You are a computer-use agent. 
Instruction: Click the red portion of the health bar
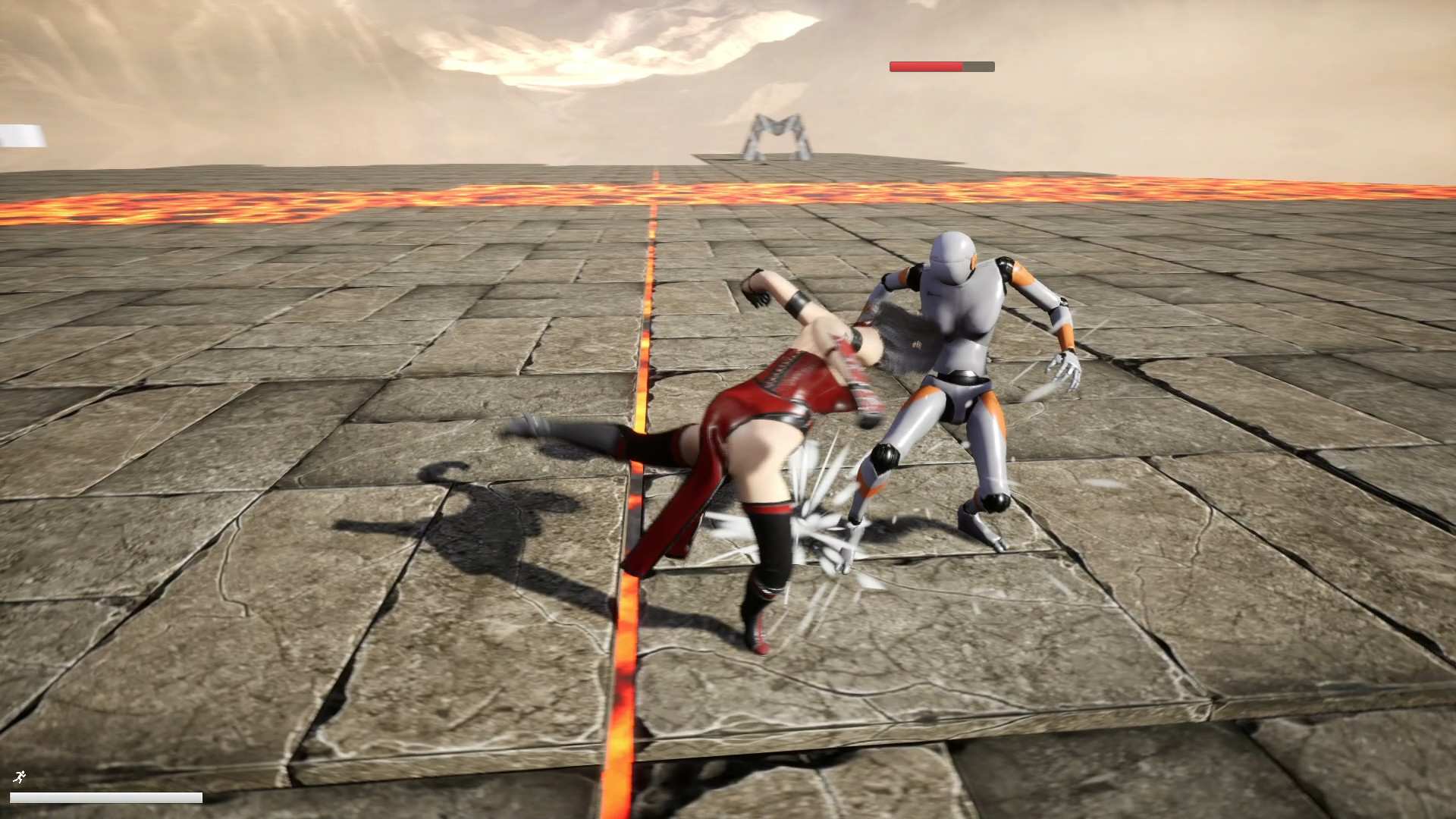click(x=921, y=66)
